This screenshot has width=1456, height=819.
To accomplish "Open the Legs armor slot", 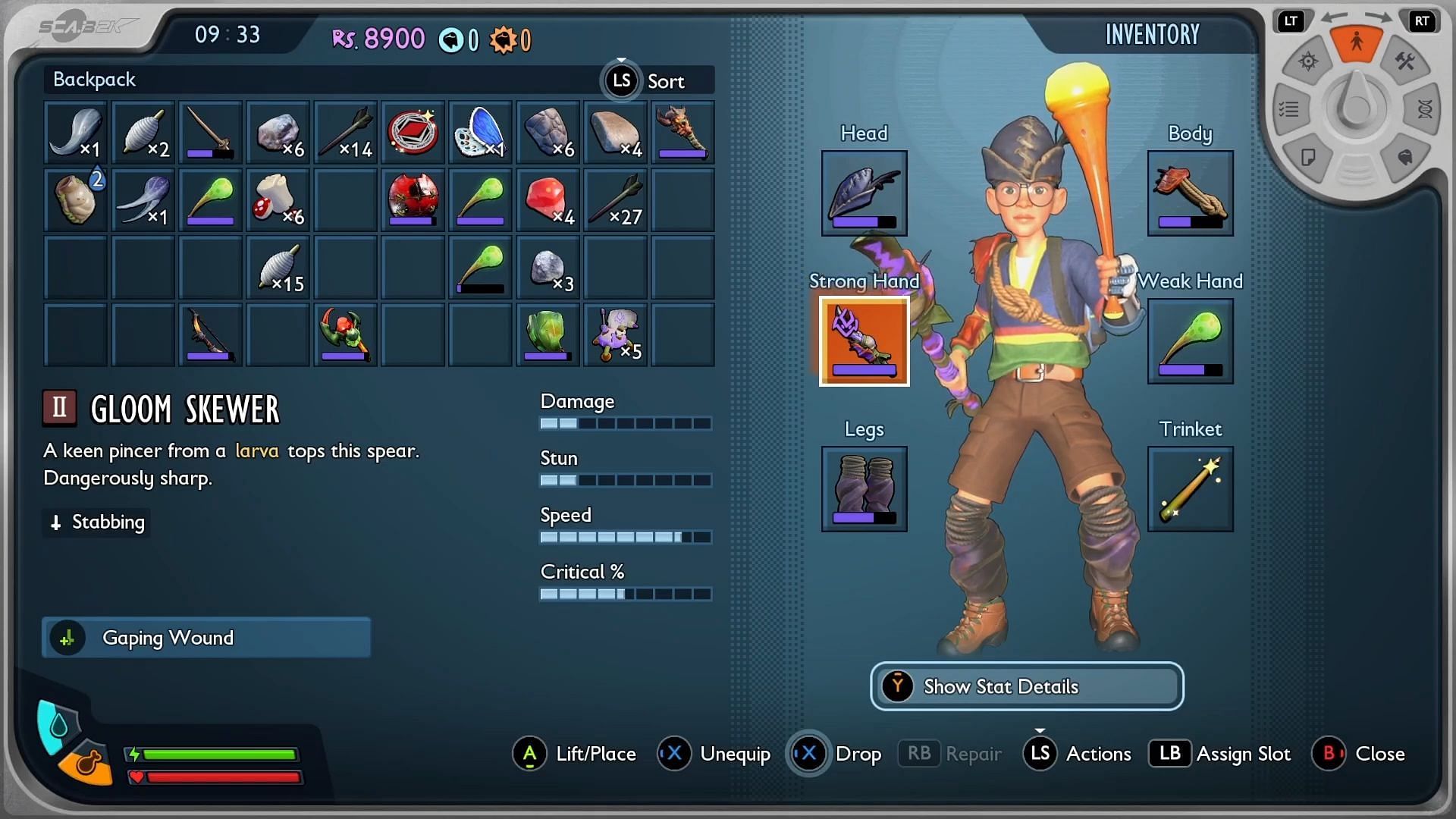I will coord(864,488).
